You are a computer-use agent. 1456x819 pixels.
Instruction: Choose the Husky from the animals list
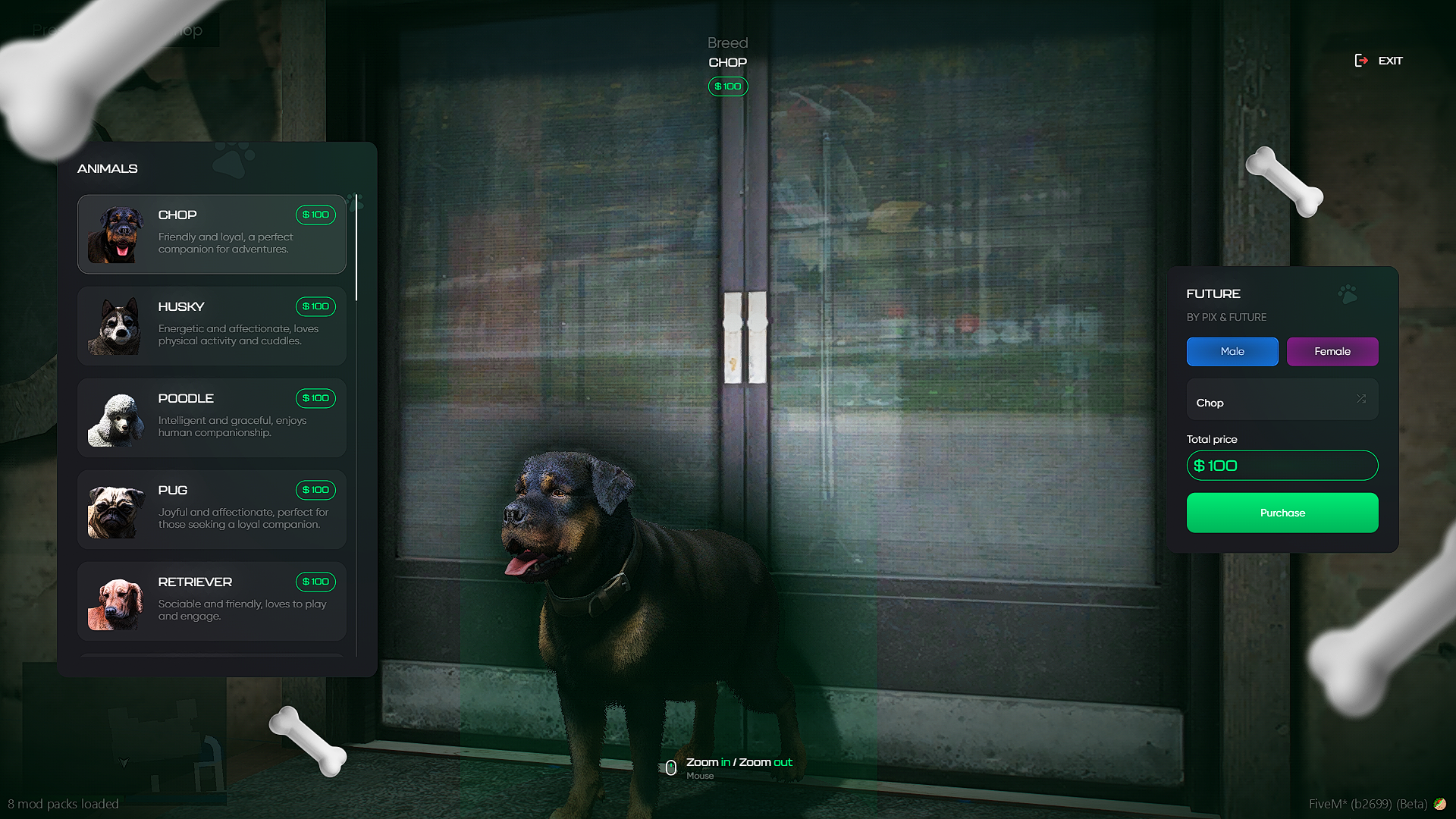click(212, 326)
